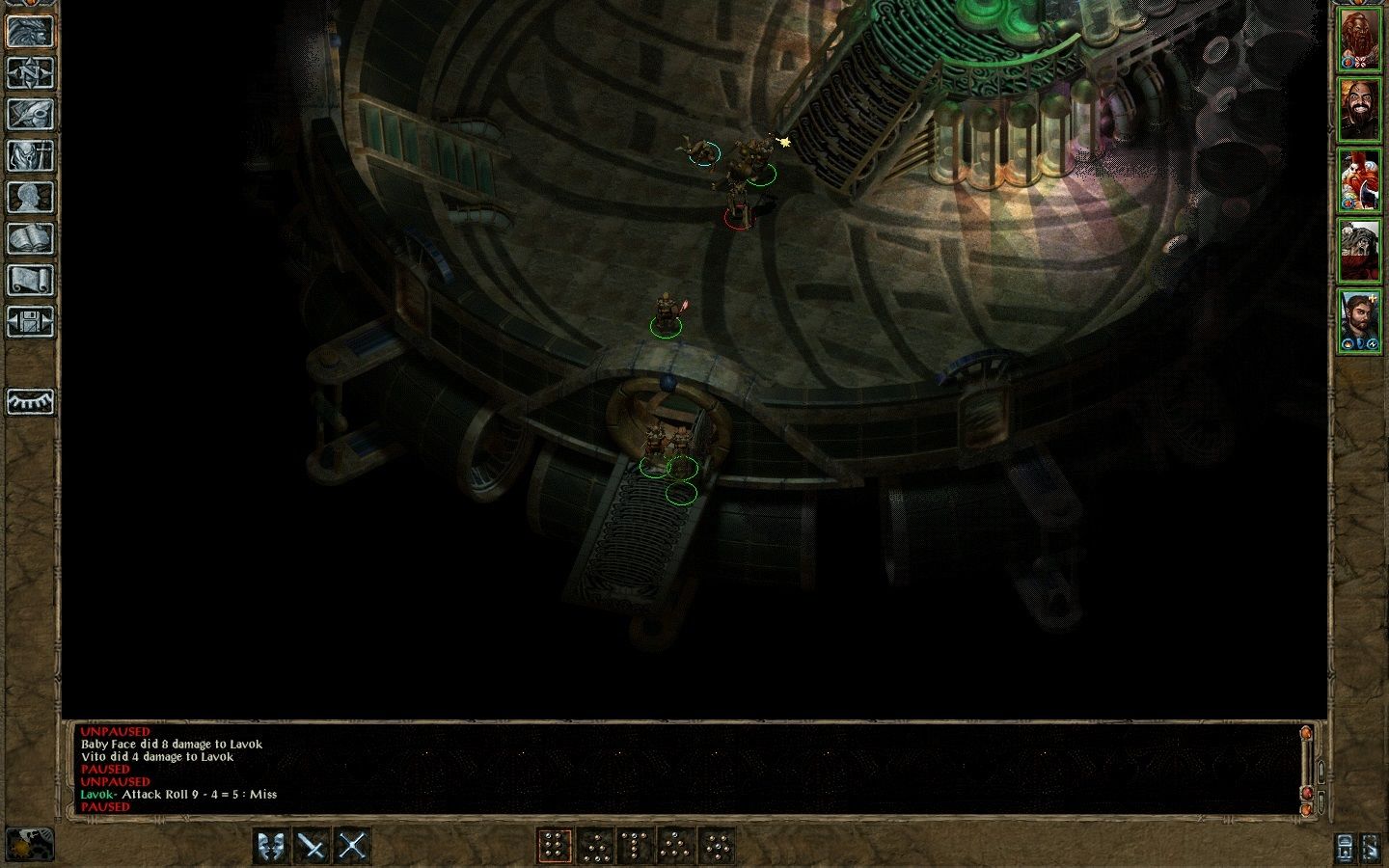
Task: Select the red-mohawk dwarf portrait
Action: coord(1360,180)
